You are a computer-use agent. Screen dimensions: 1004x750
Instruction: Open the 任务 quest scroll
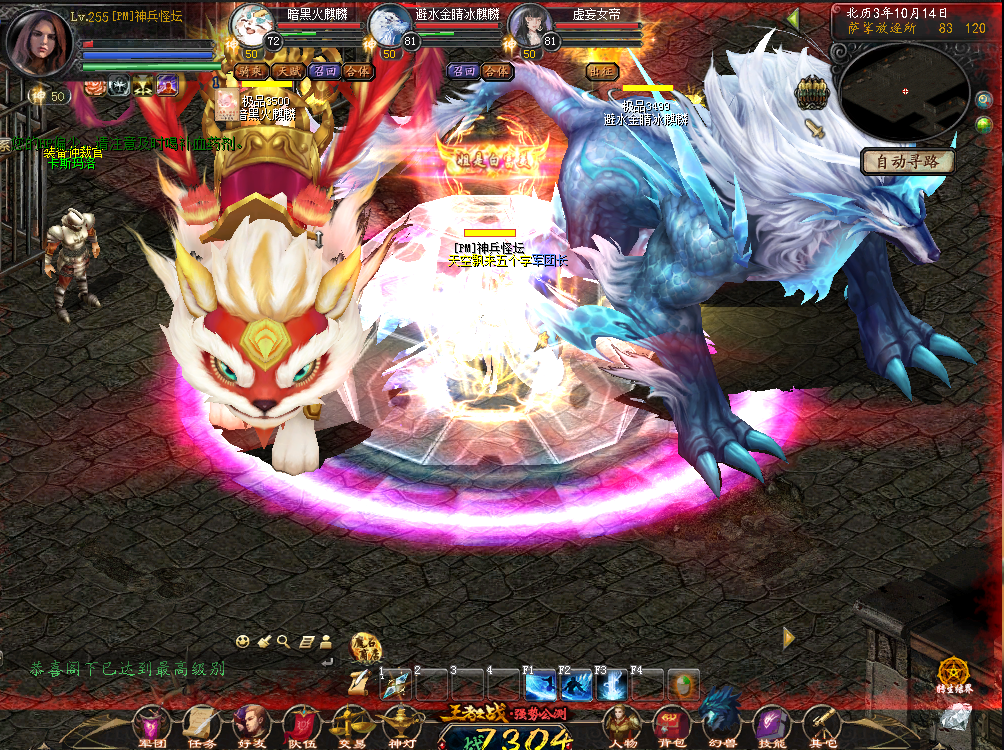click(x=200, y=723)
